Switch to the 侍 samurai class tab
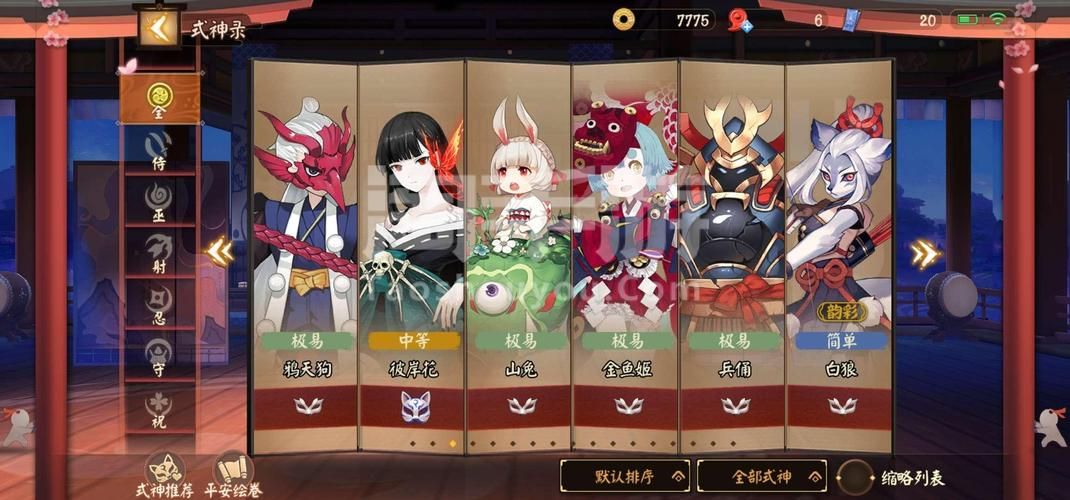Screen dimensions: 1070x500 coord(160,148)
